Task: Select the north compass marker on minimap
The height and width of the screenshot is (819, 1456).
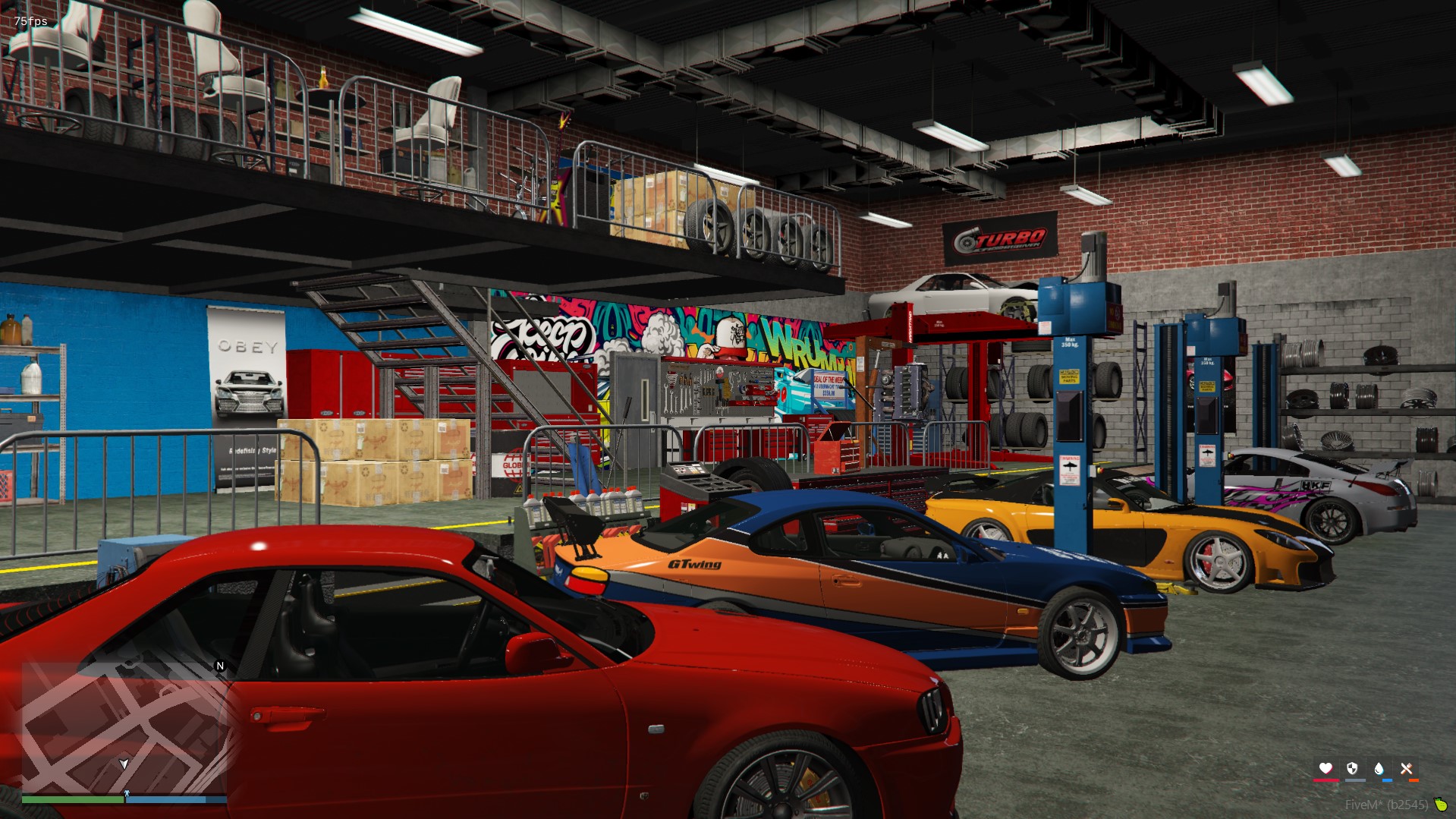Action: 220,666
